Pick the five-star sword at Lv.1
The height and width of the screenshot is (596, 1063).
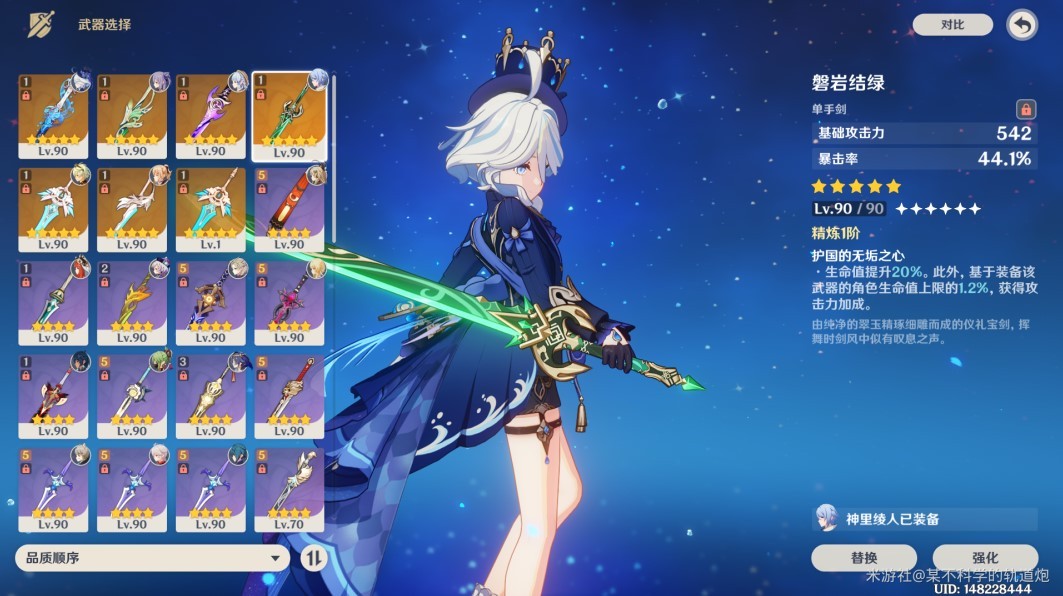pos(210,209)
